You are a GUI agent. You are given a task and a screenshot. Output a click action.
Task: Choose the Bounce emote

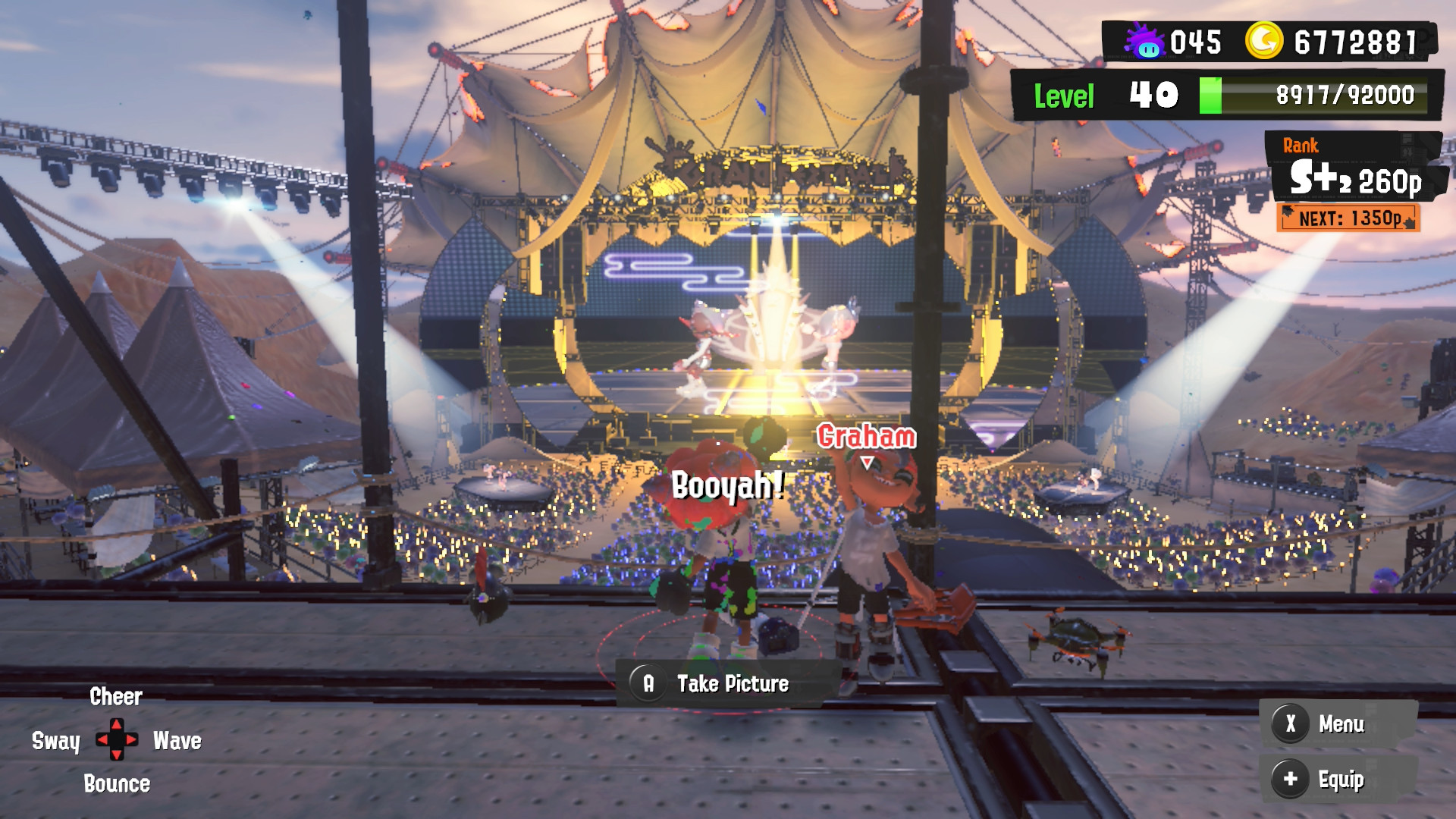pyautogui.click(x=117, y=784)
